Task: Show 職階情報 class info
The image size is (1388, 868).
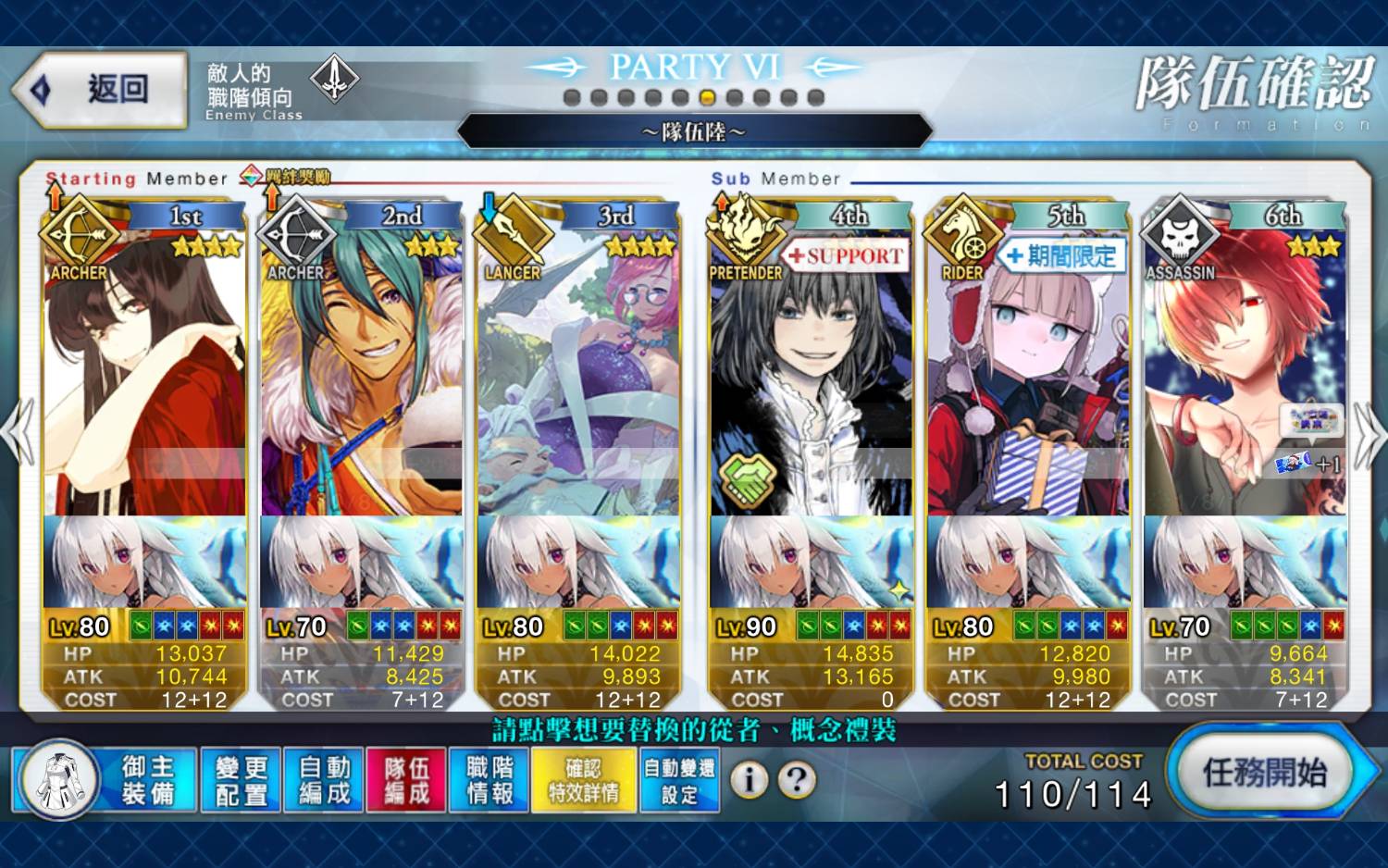Action: (490, 780)
